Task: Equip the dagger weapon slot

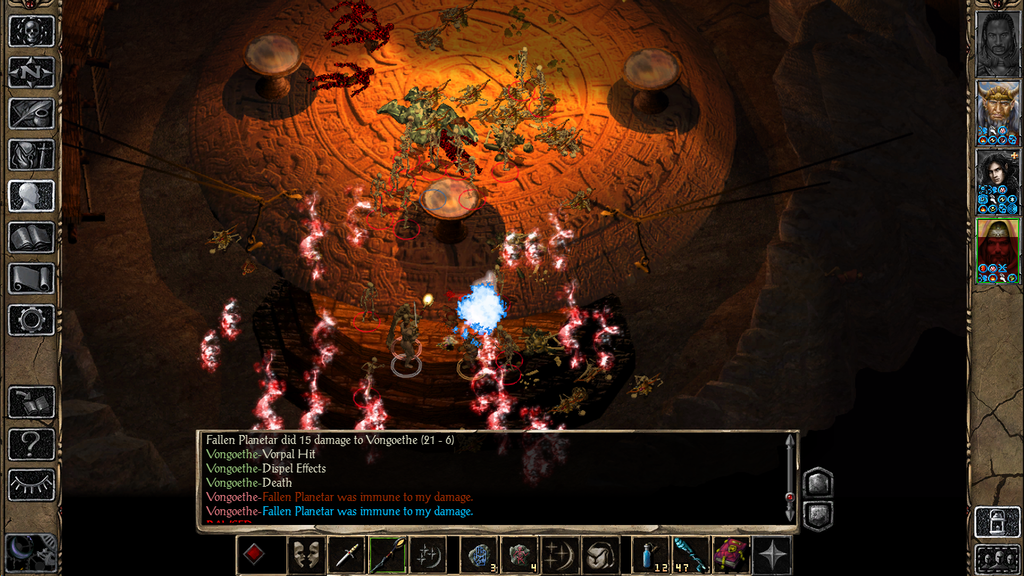Action: point(347,555)
